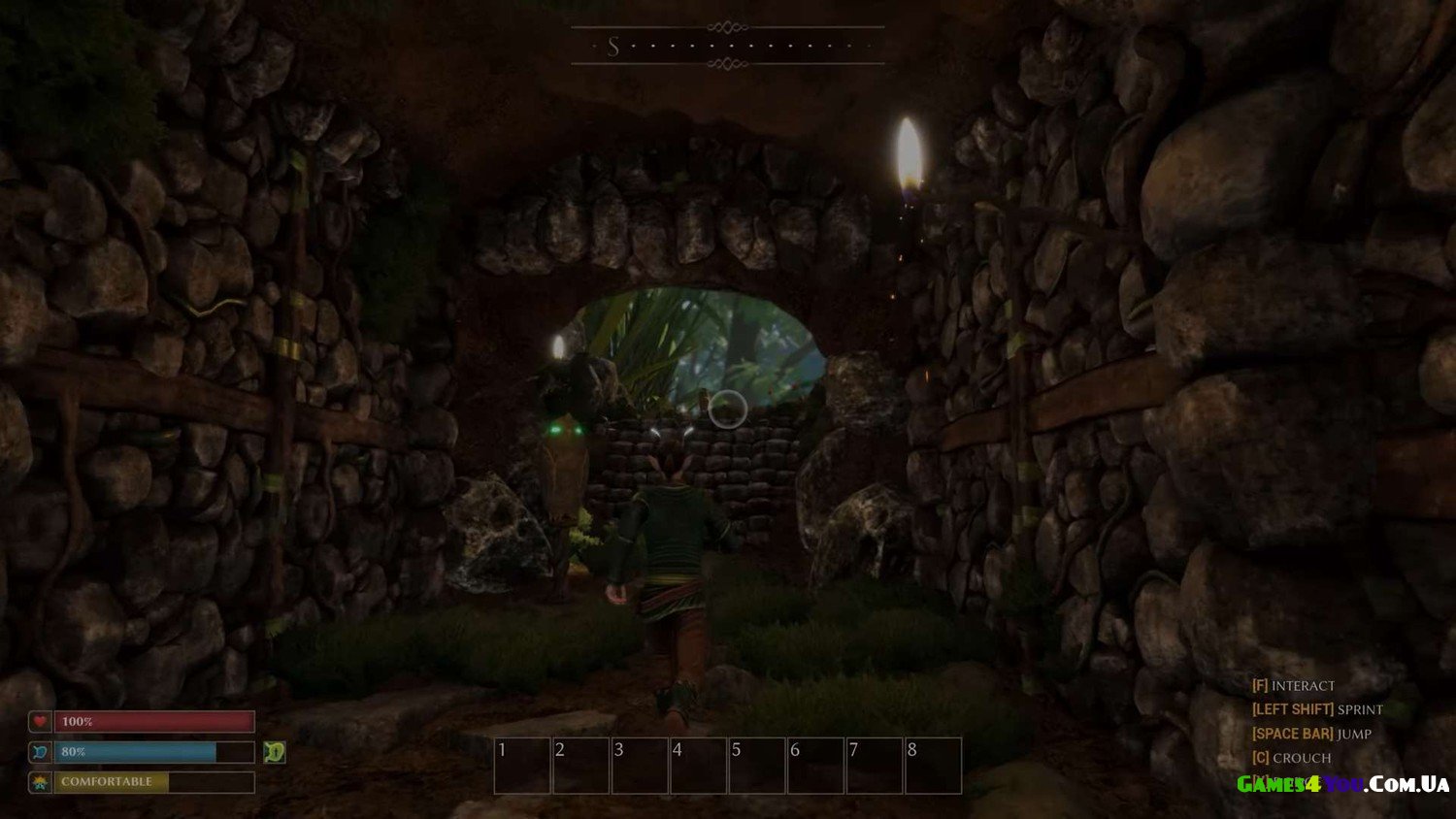Choose hotbar slot number 7
This screenshot has height=819, width=1456.
875,766
